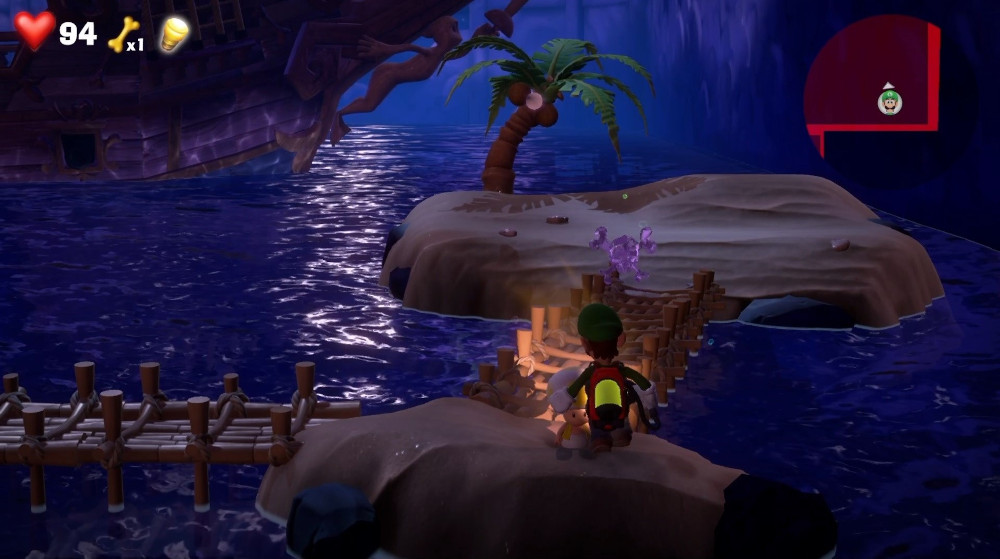This screenshot has height=559, width=1000.
Task: Click the golden bone item icon
Action: click(122, 33)
